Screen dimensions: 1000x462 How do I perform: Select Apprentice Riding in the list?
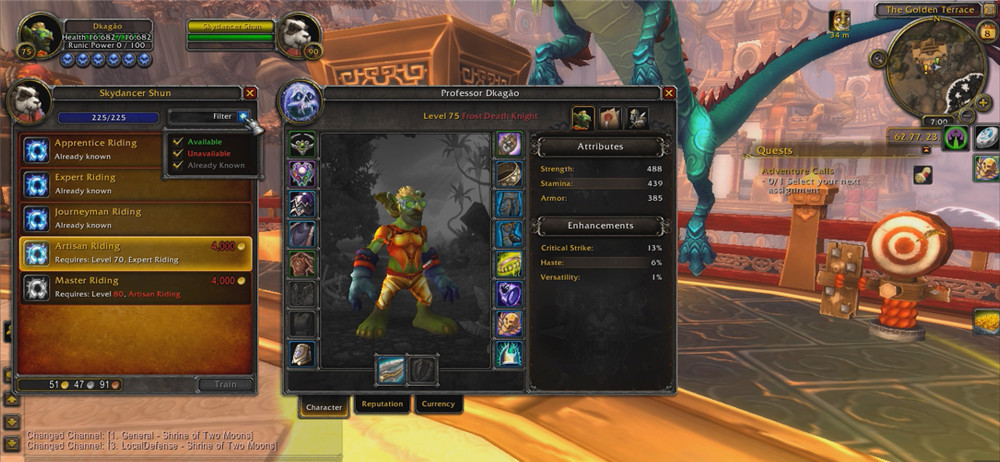click(136, 149)
